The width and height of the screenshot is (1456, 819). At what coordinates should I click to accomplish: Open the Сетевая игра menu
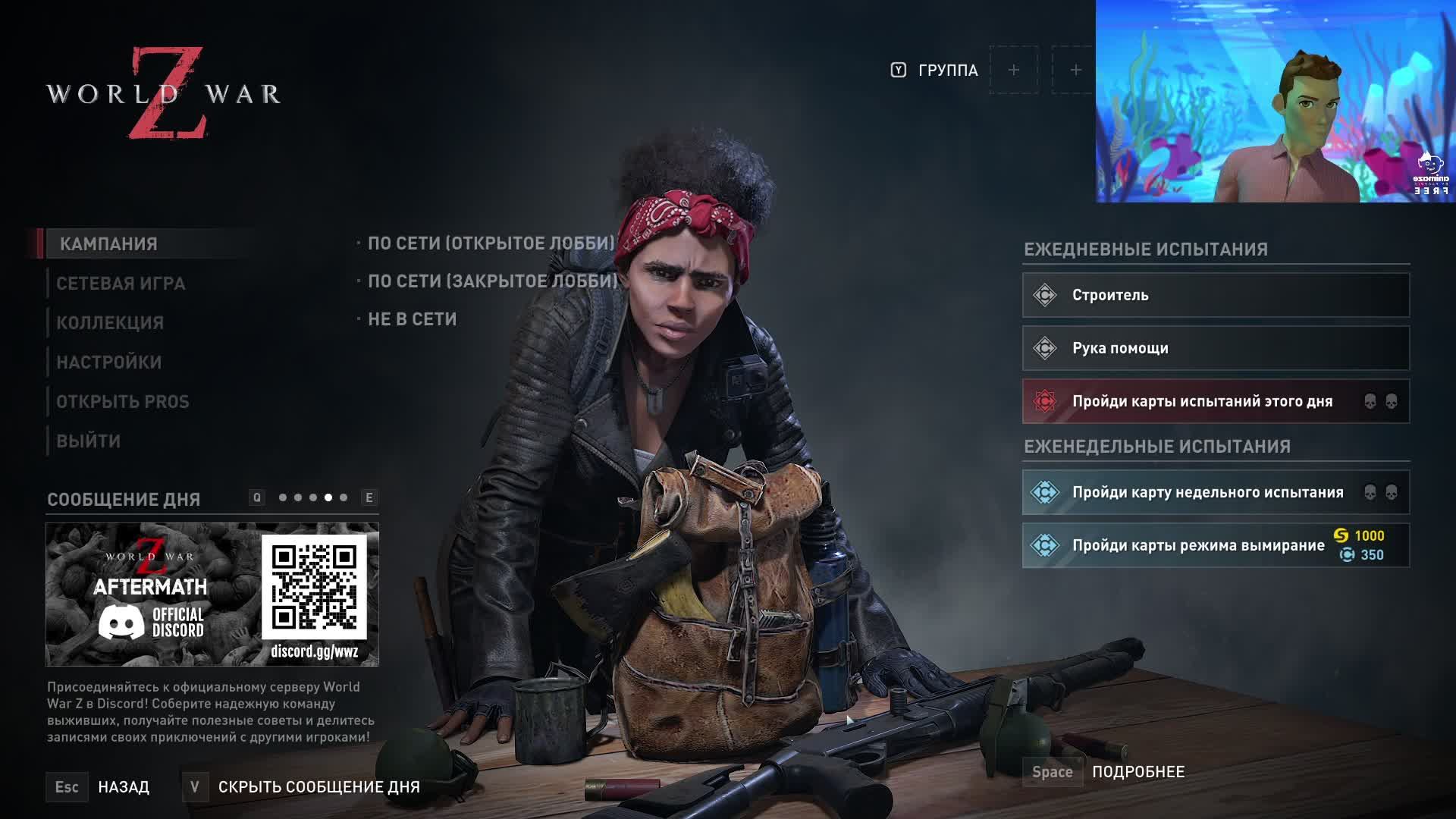pyautogui.click(x=121, y=284)
